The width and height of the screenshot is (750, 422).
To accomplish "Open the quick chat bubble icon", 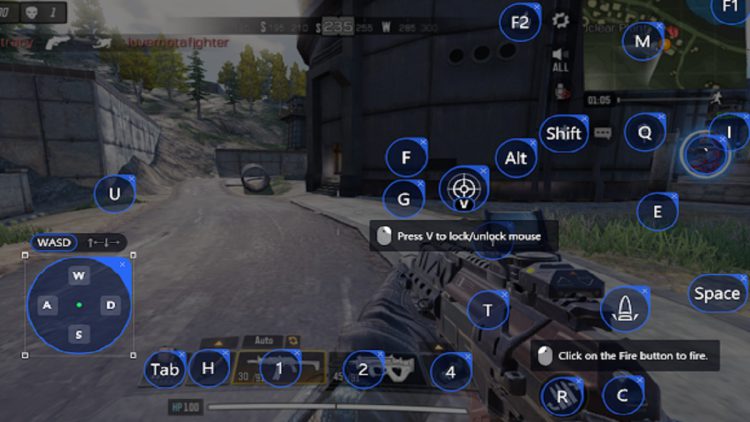I will tap(603, 132).
